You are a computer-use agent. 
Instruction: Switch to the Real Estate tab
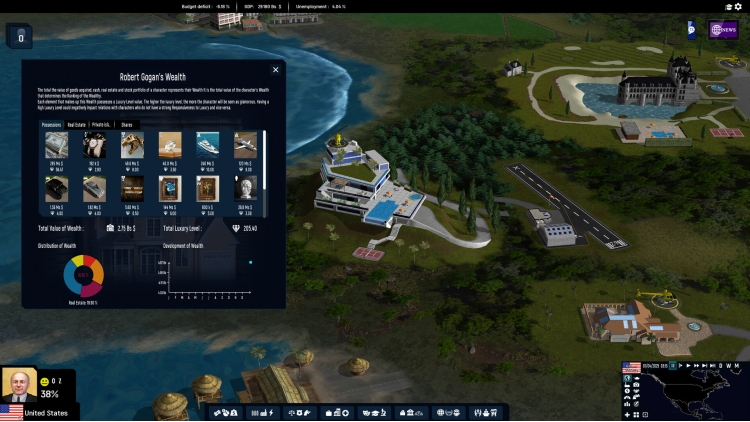(x=76, y=125)
